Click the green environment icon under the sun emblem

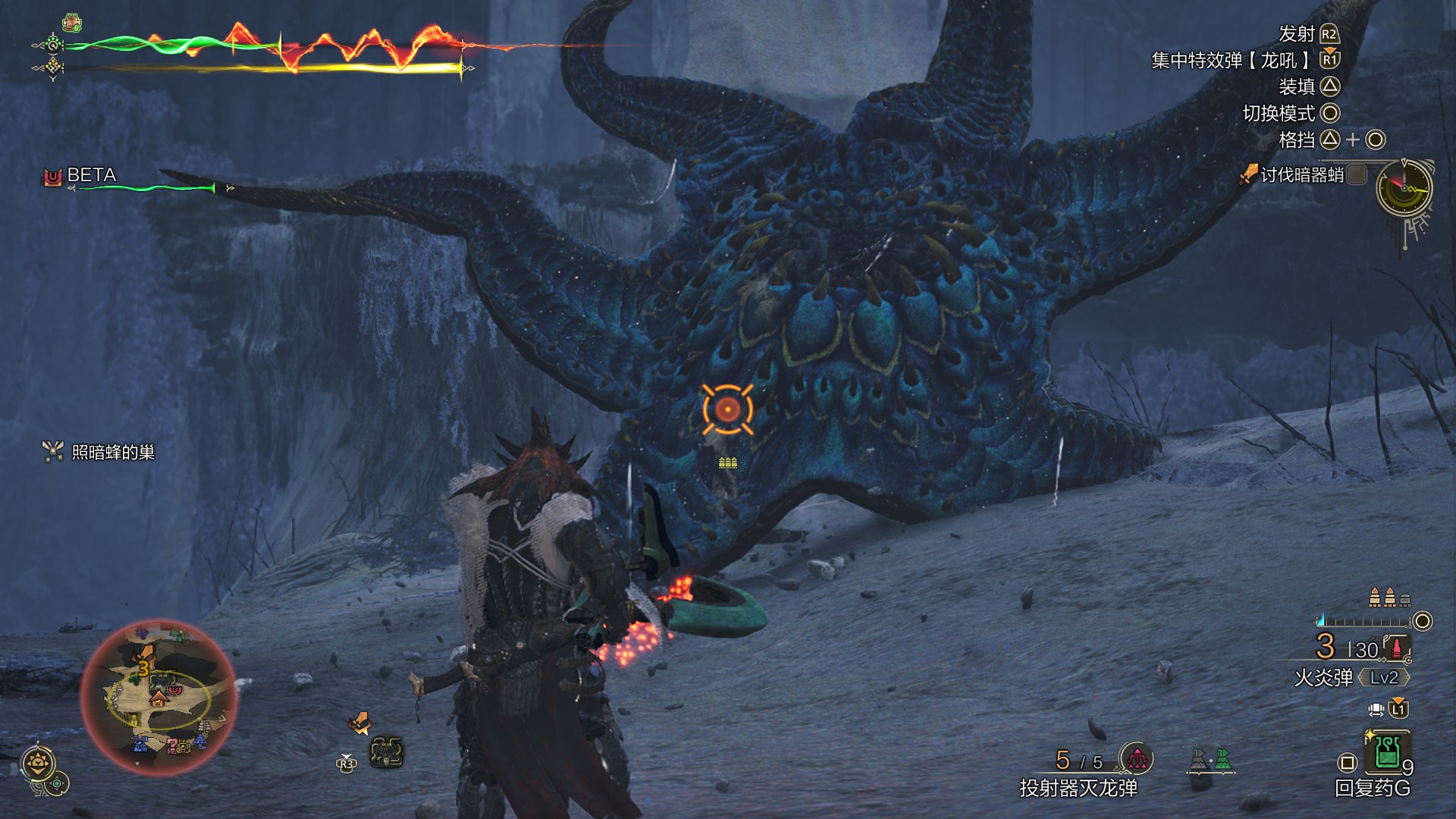(58, 783)
